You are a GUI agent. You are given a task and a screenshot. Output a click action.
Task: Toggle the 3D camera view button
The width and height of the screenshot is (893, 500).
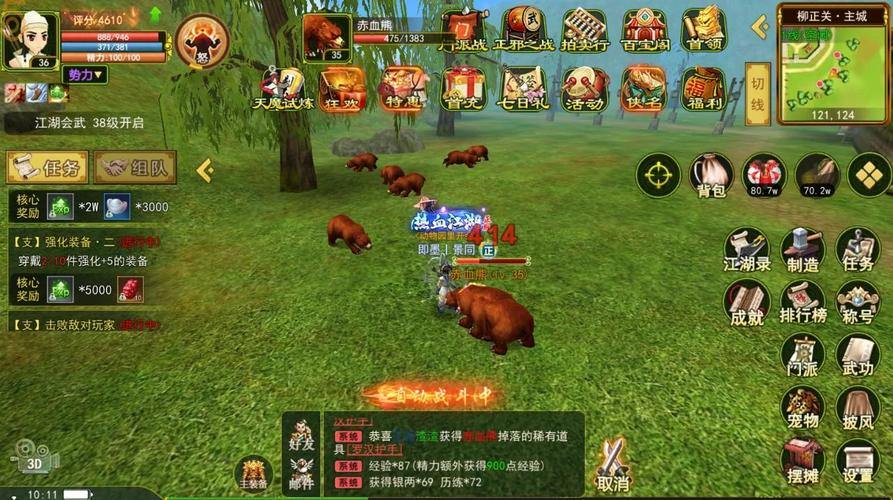pyautogui.click(x=35, y=461)
